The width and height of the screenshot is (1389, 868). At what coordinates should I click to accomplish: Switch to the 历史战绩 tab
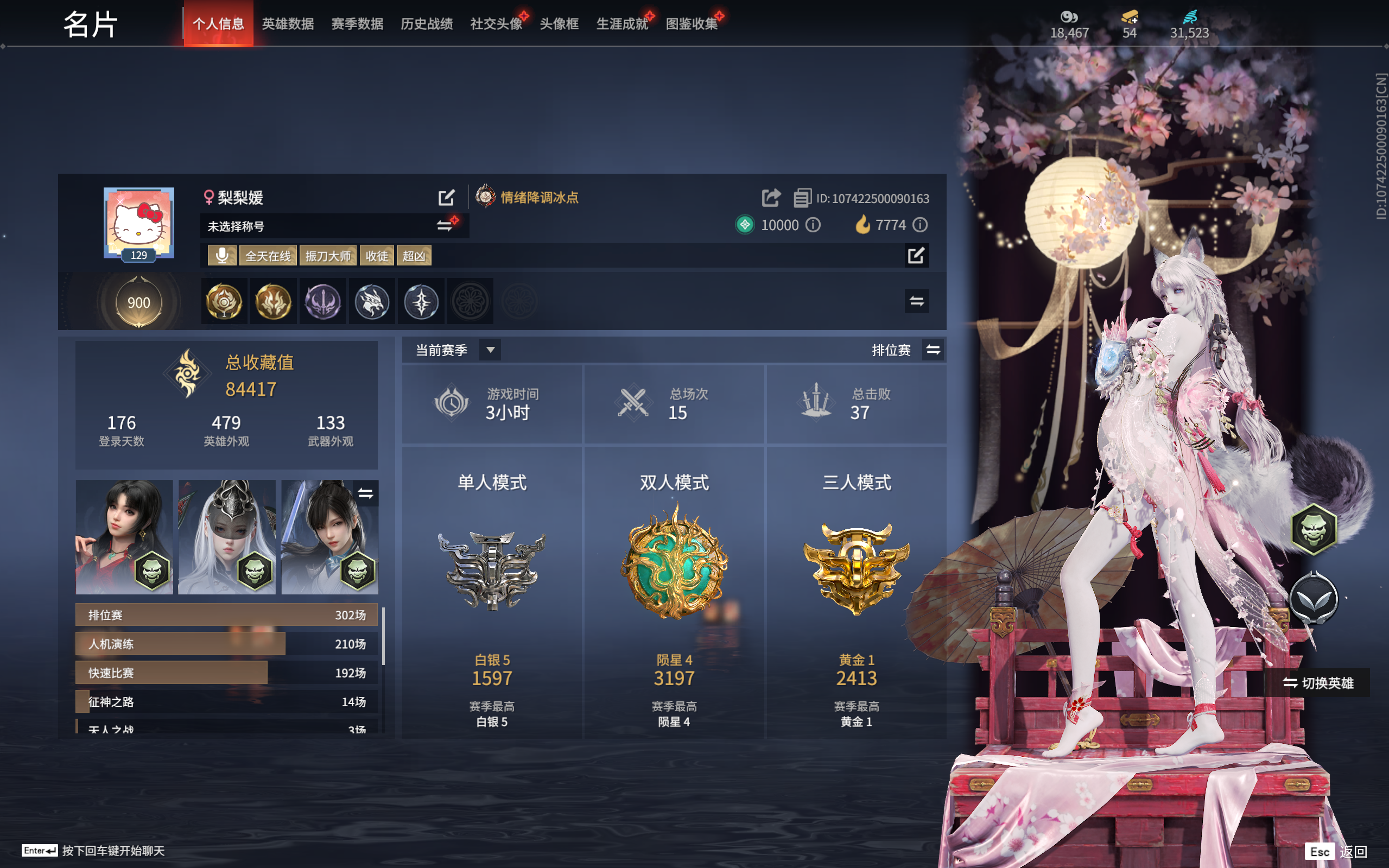427,24
